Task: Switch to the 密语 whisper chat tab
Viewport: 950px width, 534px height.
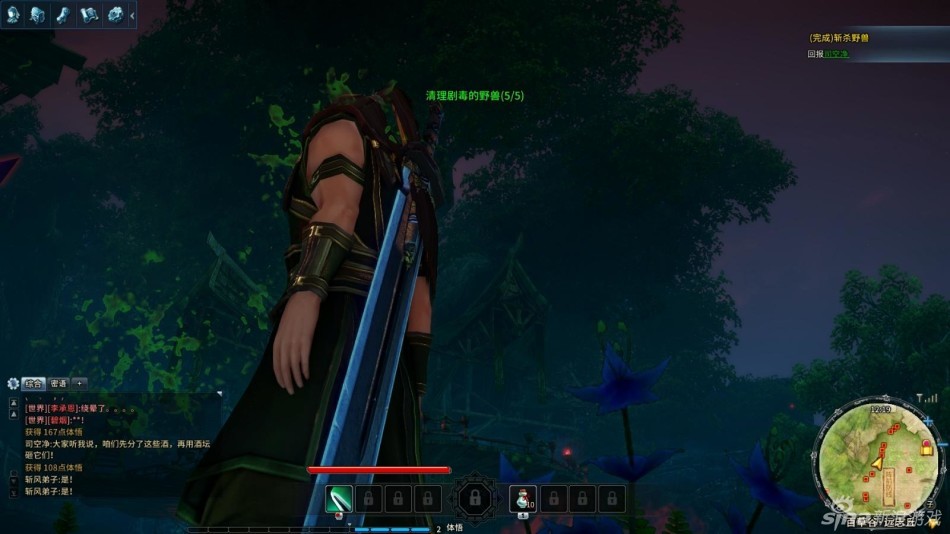Action: (x=59, y=383)
